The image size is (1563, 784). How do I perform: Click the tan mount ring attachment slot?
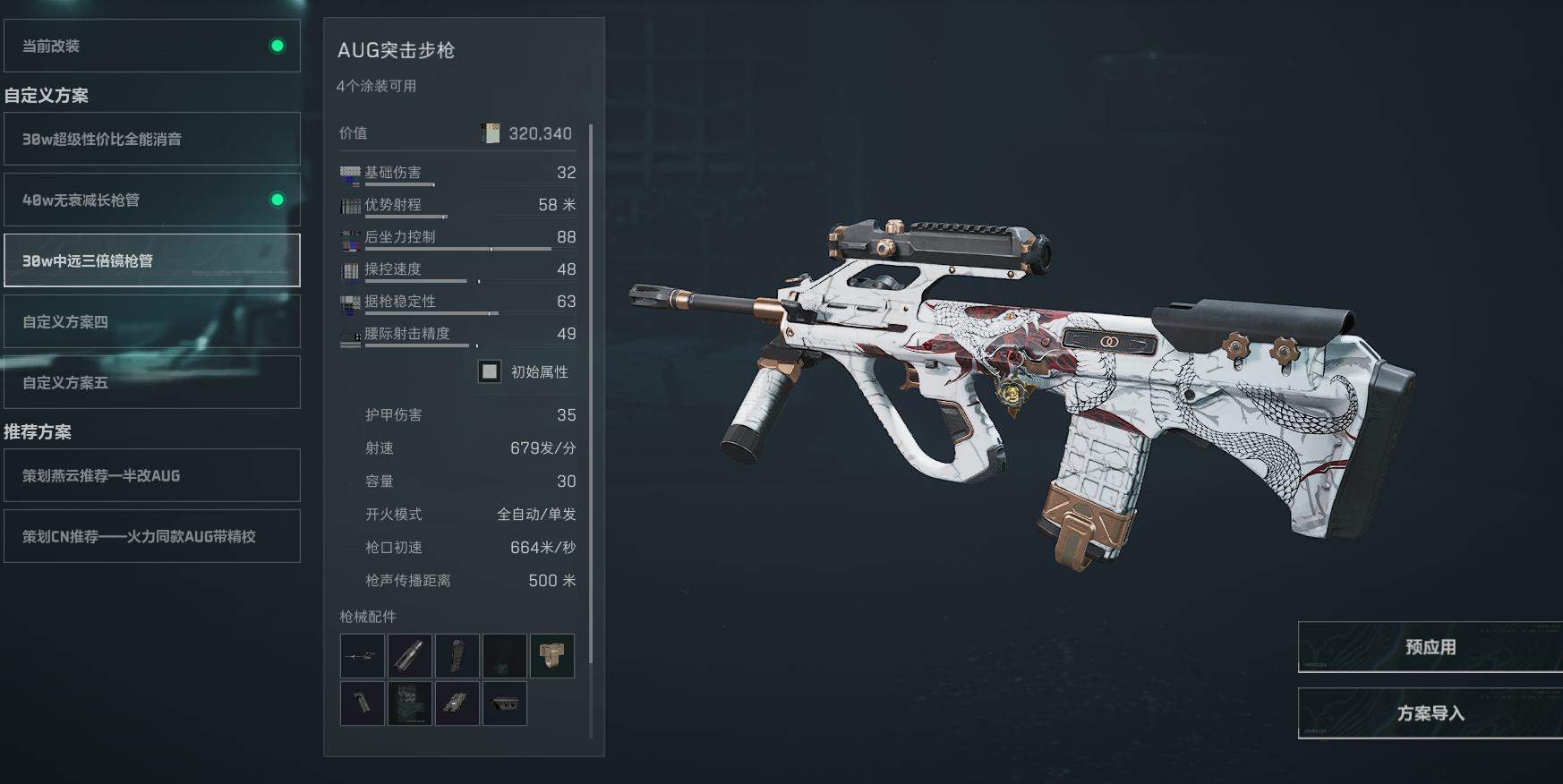[552, 656]
